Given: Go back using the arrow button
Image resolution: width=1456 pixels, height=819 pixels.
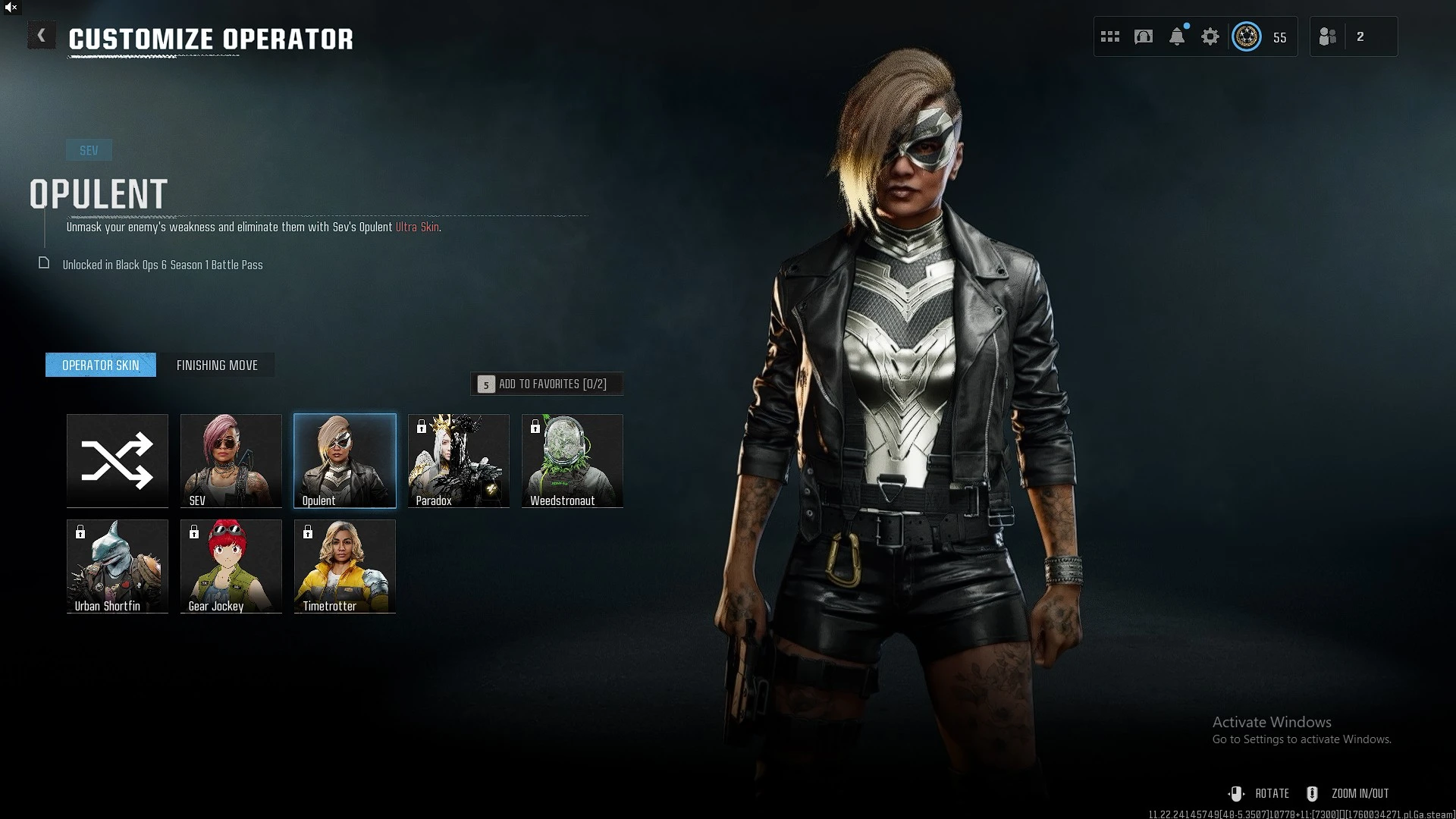Looking at the screenshot, I should pyautogui.click(x=41, y=36).
